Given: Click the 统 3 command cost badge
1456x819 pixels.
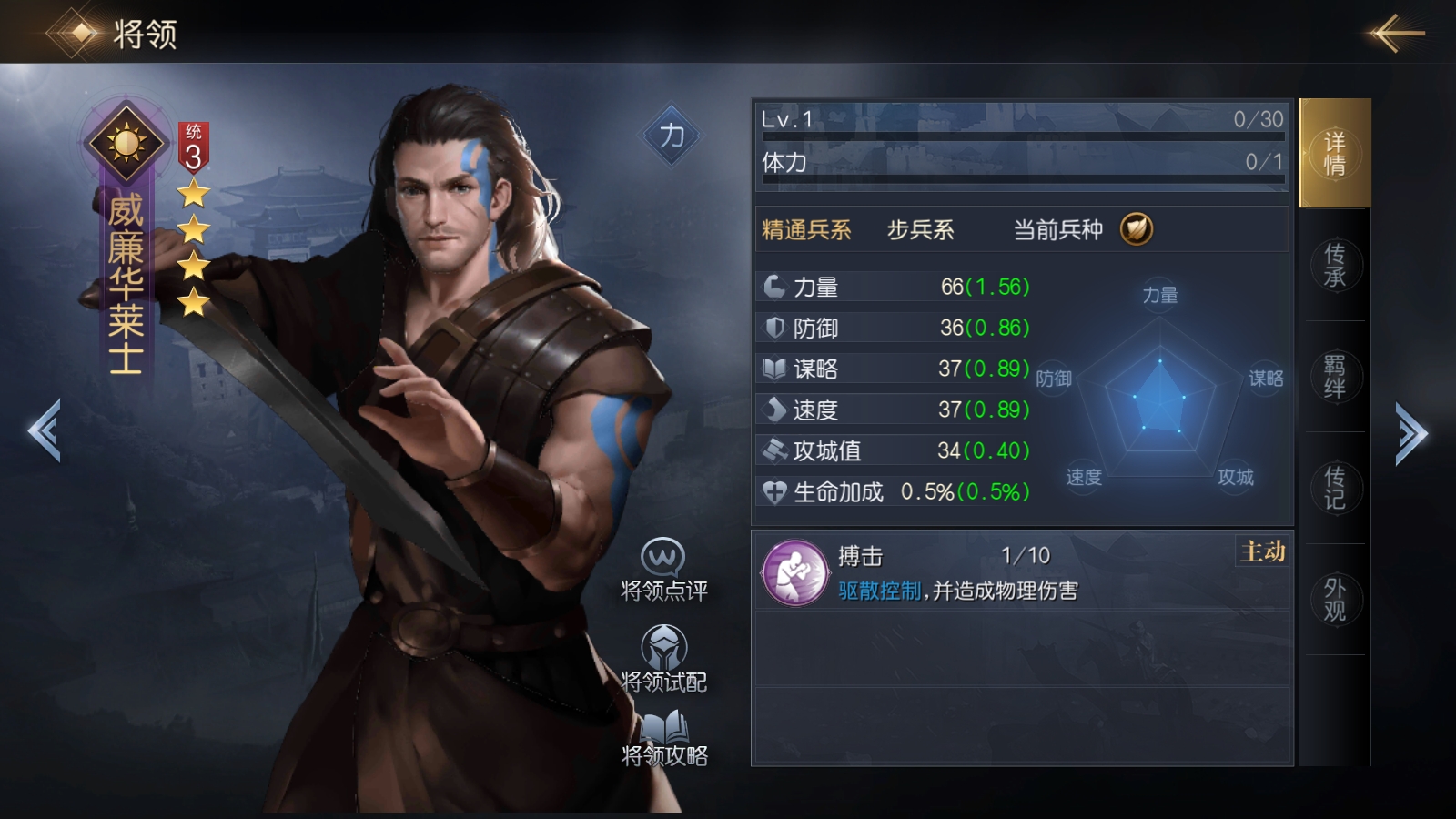Looking at the screenshot, I should pyautogui.click(x=193, y=148).
